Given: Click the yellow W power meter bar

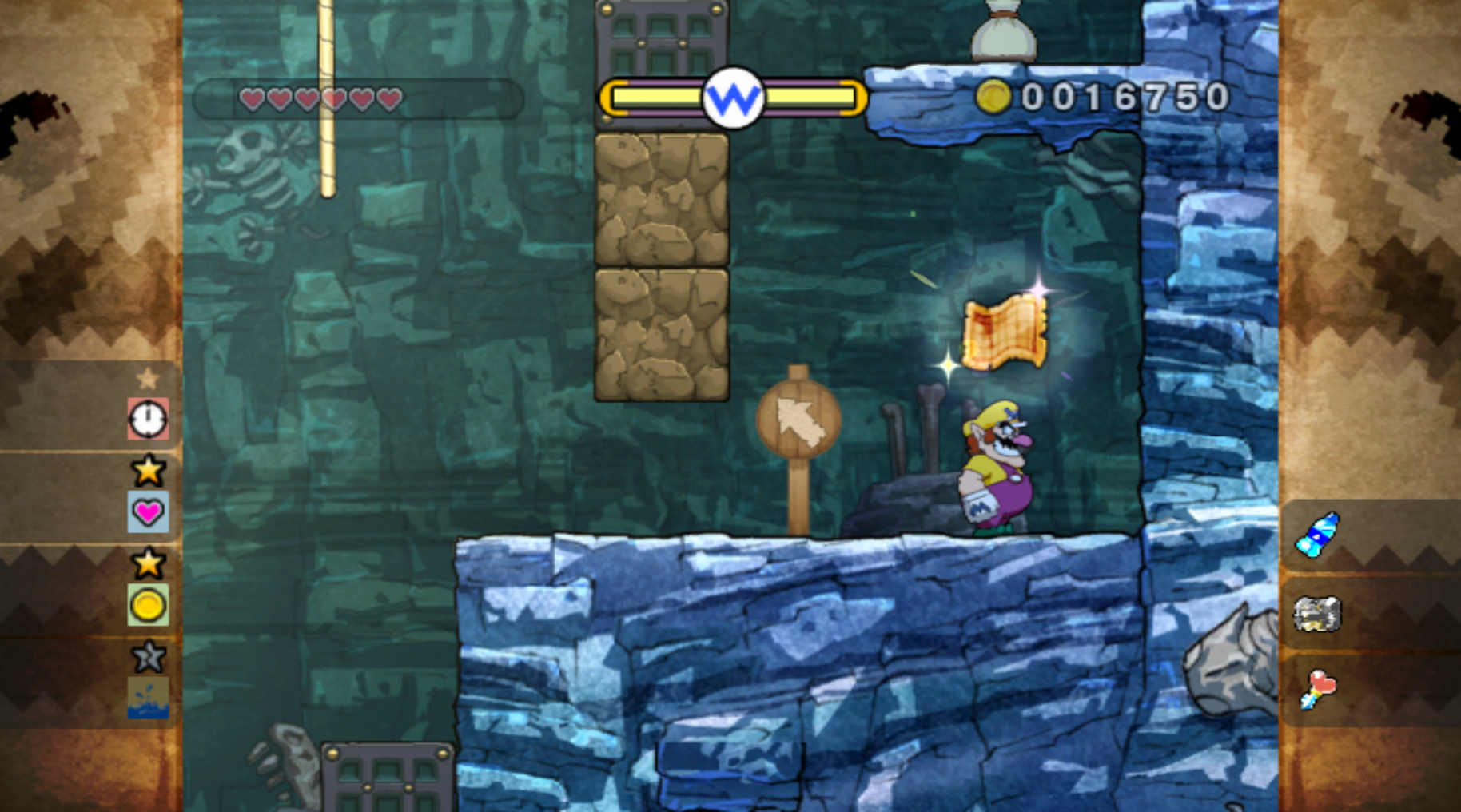Looking at the screenshot, I should [x=731, y=98].
